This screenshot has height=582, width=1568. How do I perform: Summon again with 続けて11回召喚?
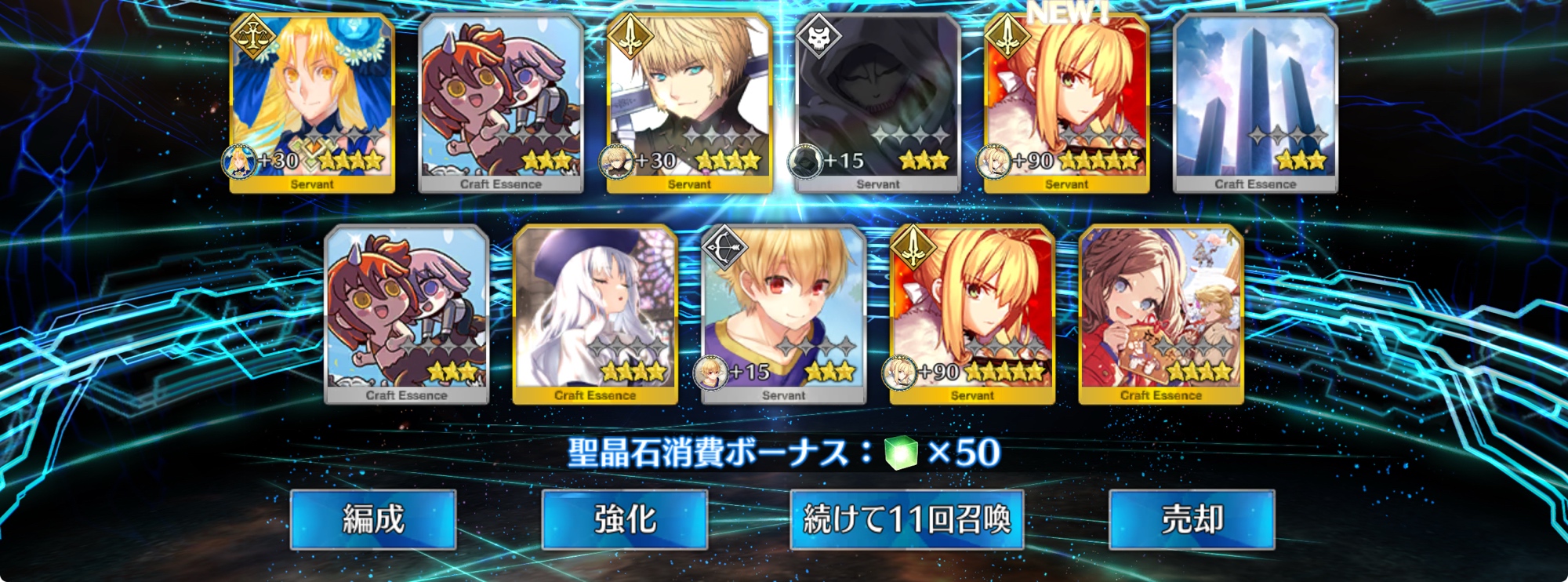(x=907, y=519)
